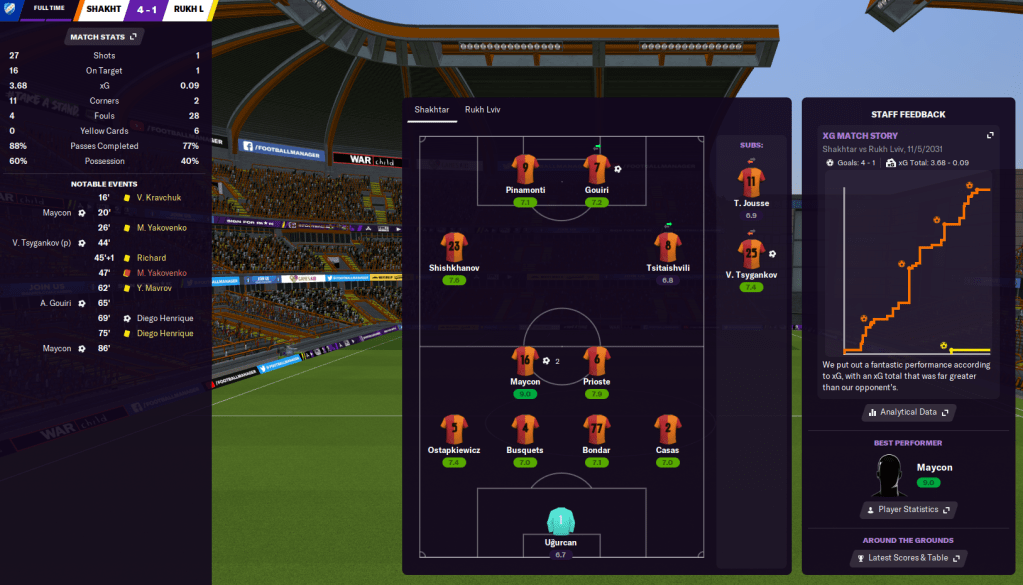Image resolution: width=1023 pixels, height=585 pixels.
Task: Click striker Pinamonti's shirt
Action: 525,168
